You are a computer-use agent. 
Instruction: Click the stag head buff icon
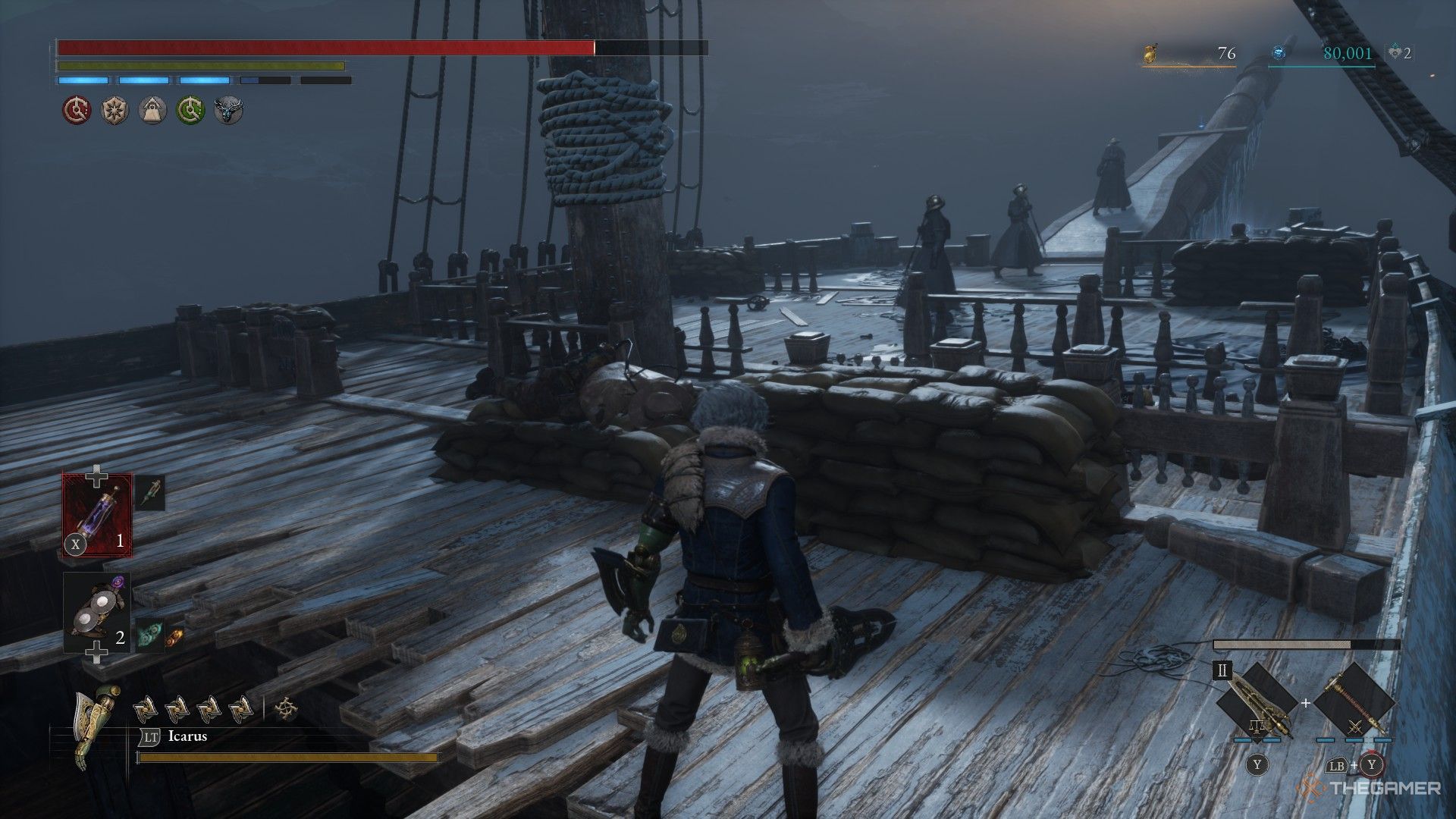227,111
